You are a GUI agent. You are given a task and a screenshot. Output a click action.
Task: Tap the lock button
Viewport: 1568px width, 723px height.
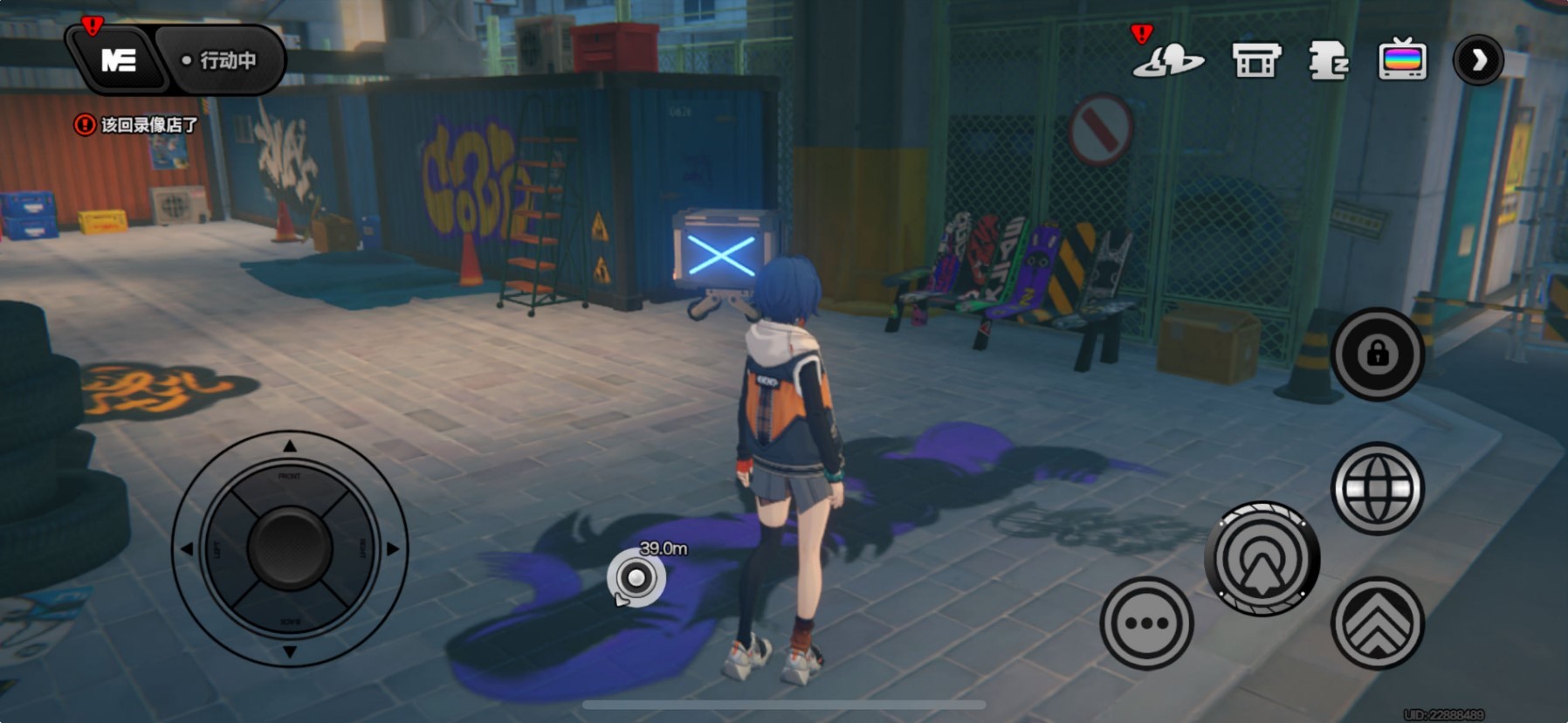[1377, 354]
